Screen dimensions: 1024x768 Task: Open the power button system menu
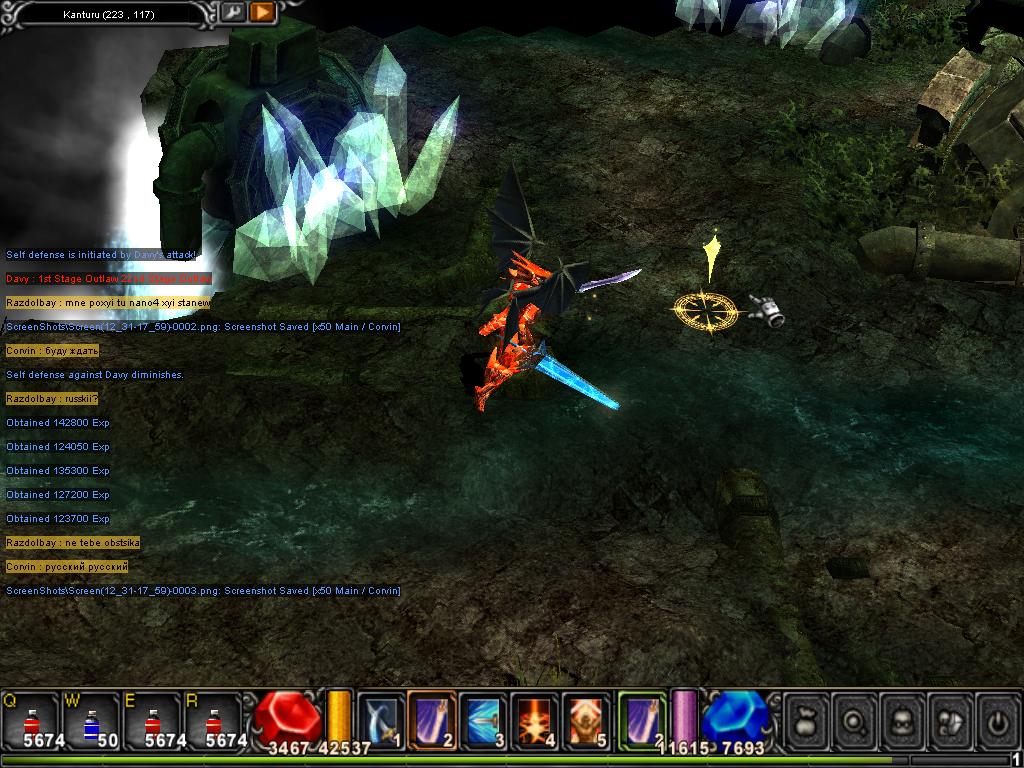(998, 720)
